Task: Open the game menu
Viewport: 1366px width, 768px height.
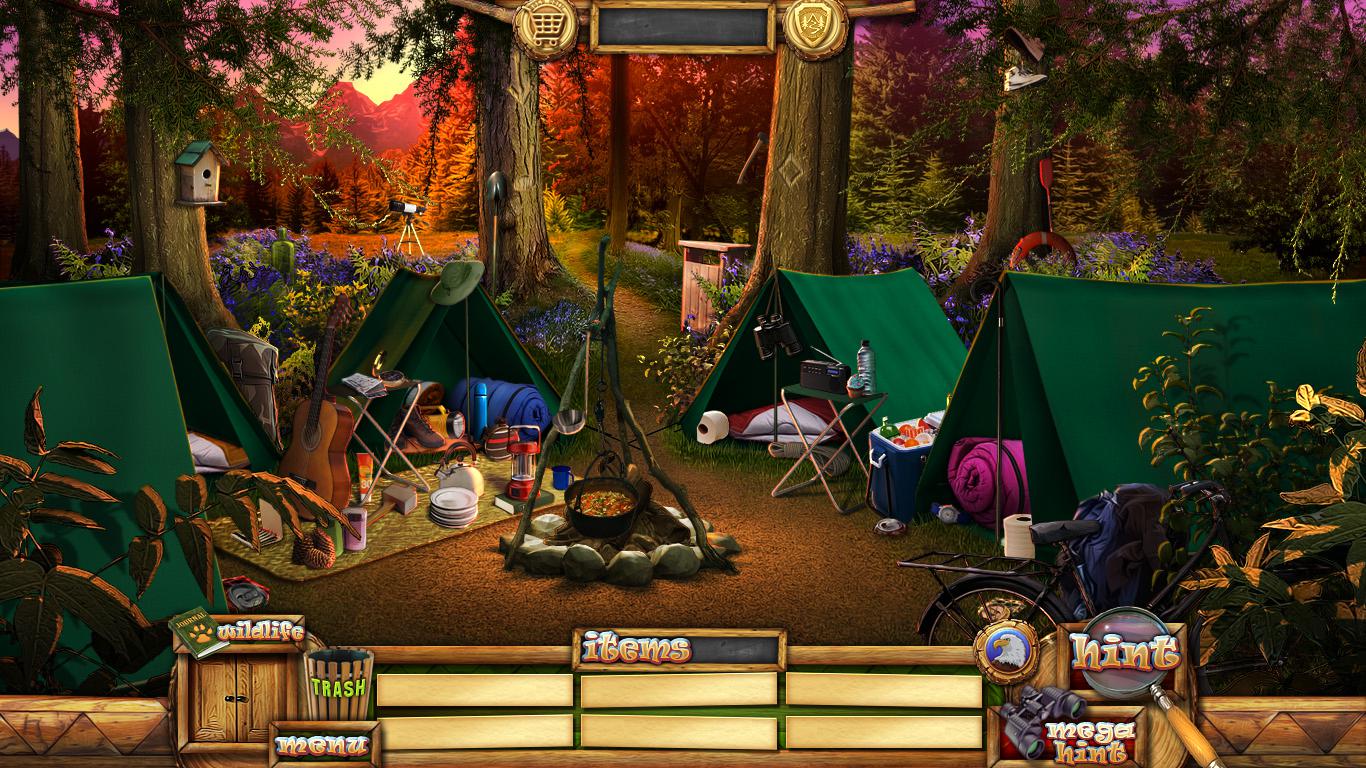Action: pos(323,744)
